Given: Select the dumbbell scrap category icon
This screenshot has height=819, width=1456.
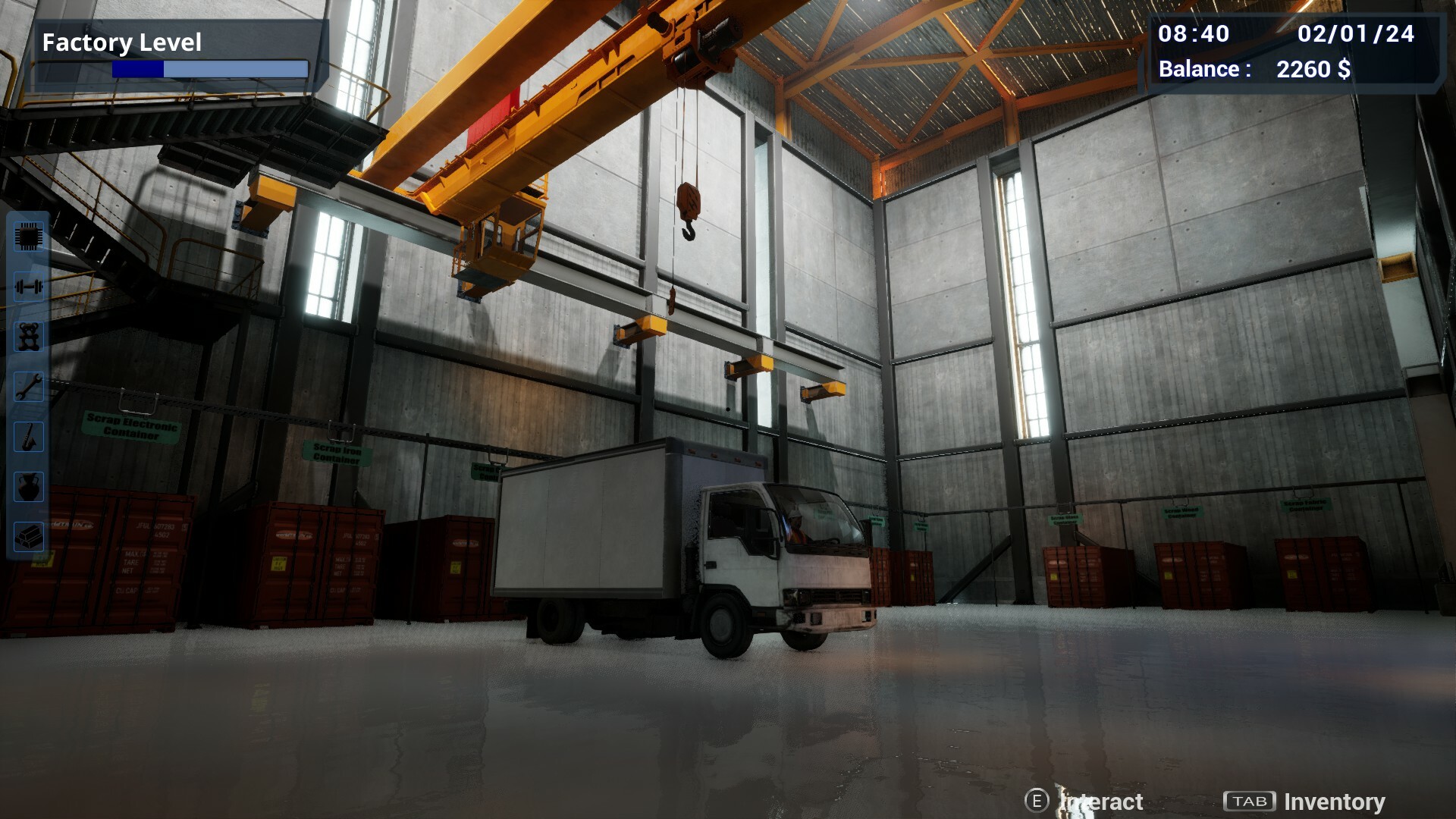Looking at the screenshot, I should tap(27, 287).
